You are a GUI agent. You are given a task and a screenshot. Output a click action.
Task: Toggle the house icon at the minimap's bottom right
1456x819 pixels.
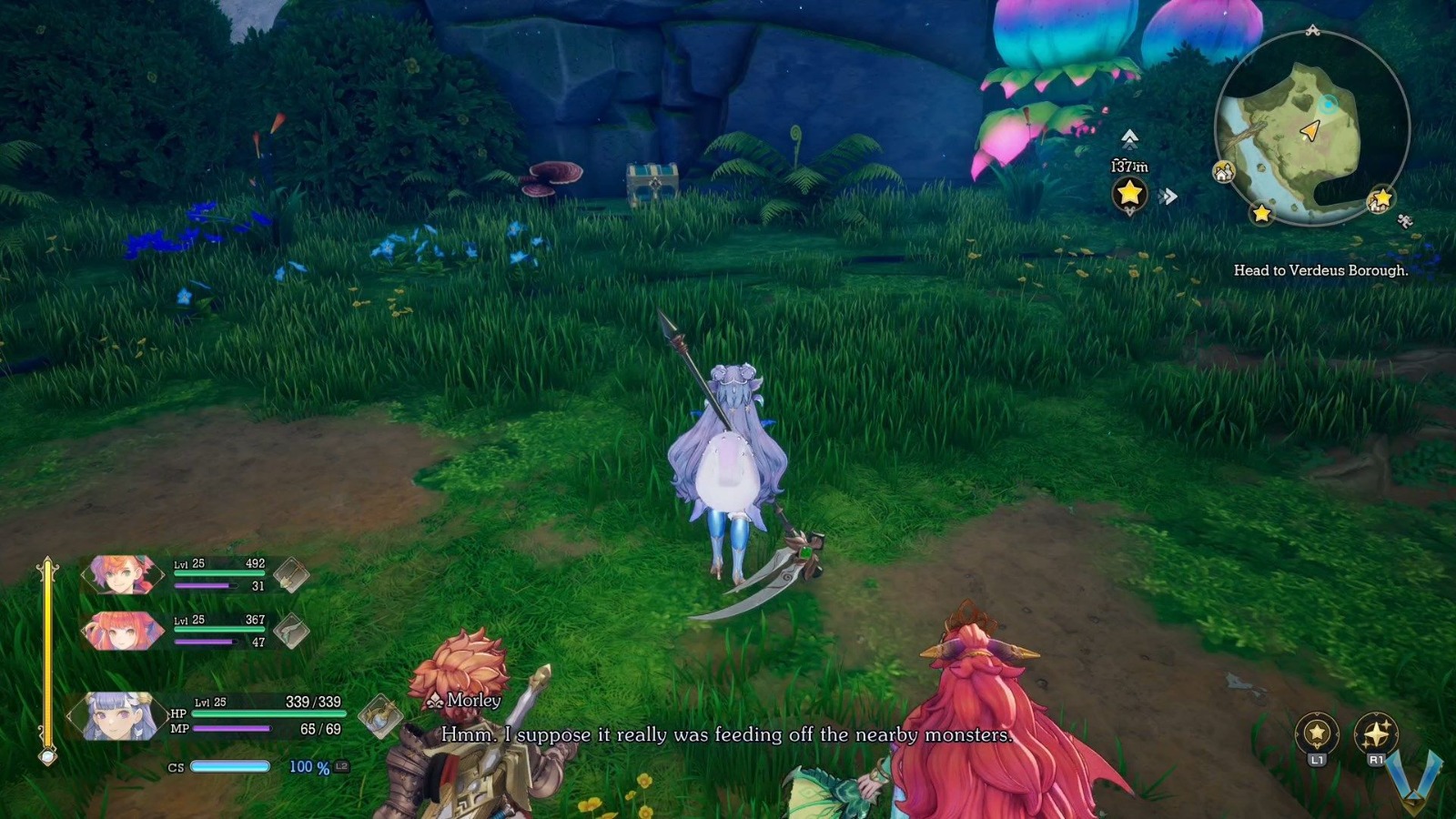click(1376, 205)
